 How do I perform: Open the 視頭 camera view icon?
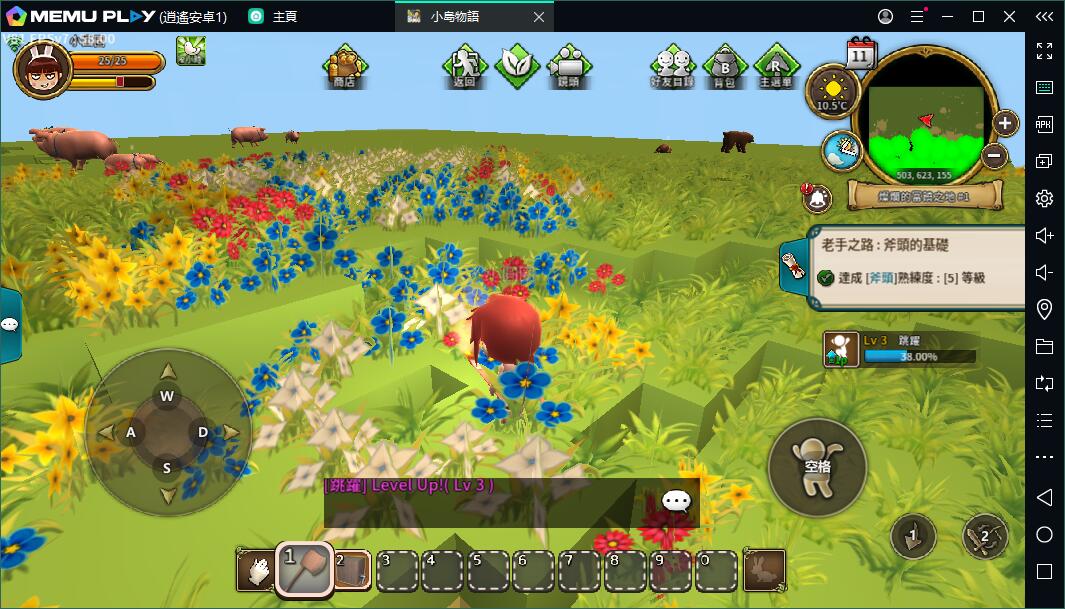tap(568, 65)
